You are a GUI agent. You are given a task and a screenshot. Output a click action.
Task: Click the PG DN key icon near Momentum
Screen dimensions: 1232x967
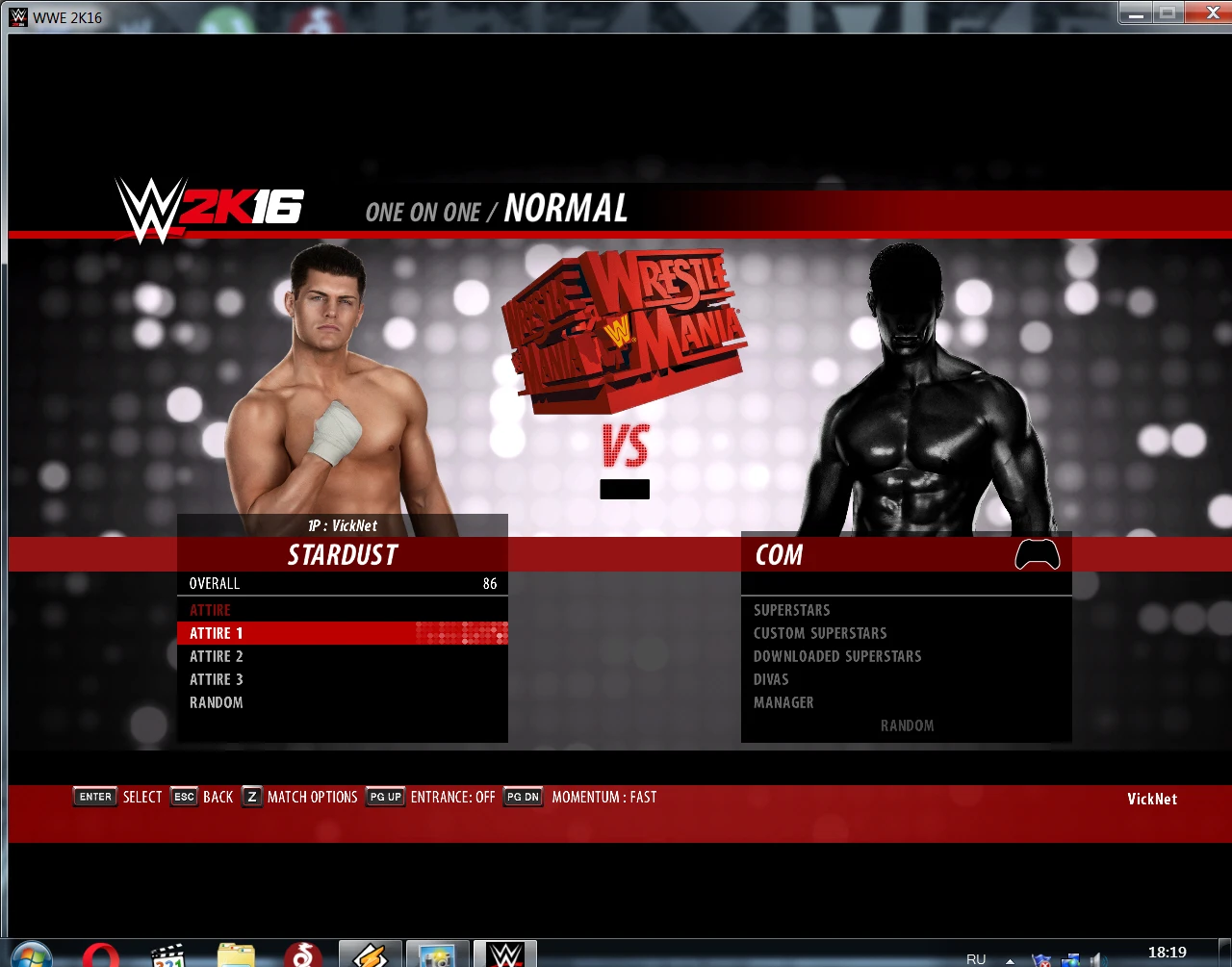[523, 797]
